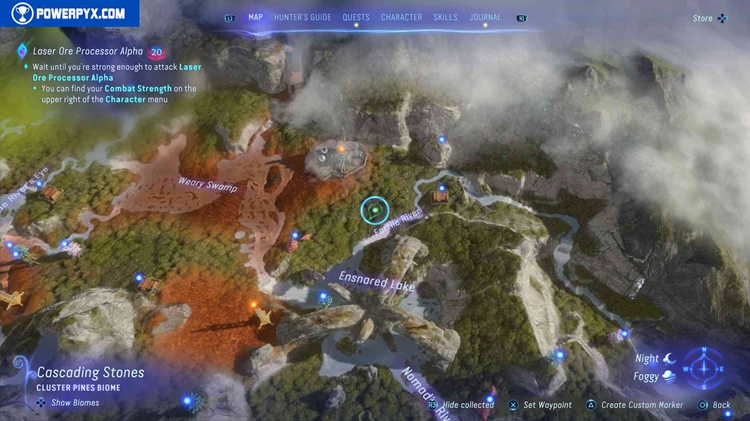This screenshot has width=750, height=421.
Task: Switch to the Hunter's Guide tab
Action: tap(302, 17)
